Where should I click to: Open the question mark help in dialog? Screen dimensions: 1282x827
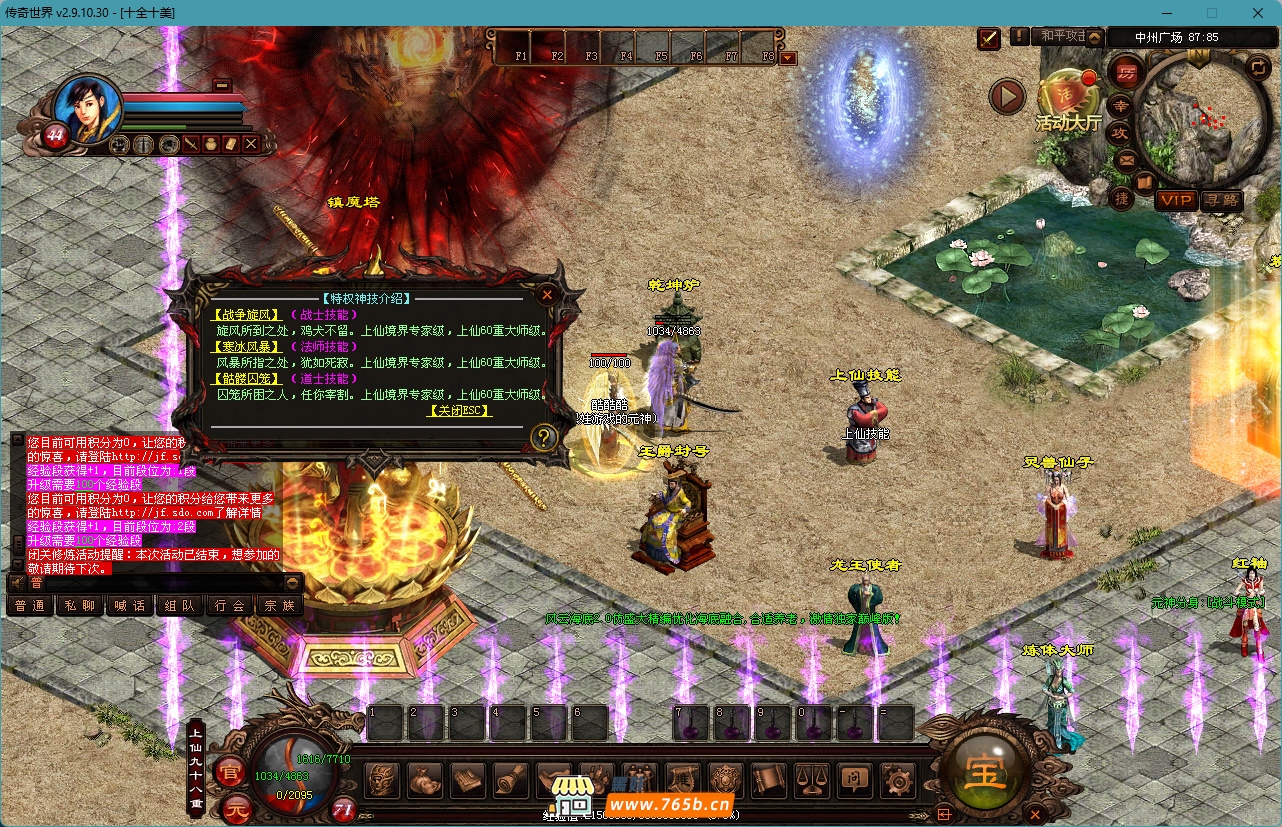point(543,437)
